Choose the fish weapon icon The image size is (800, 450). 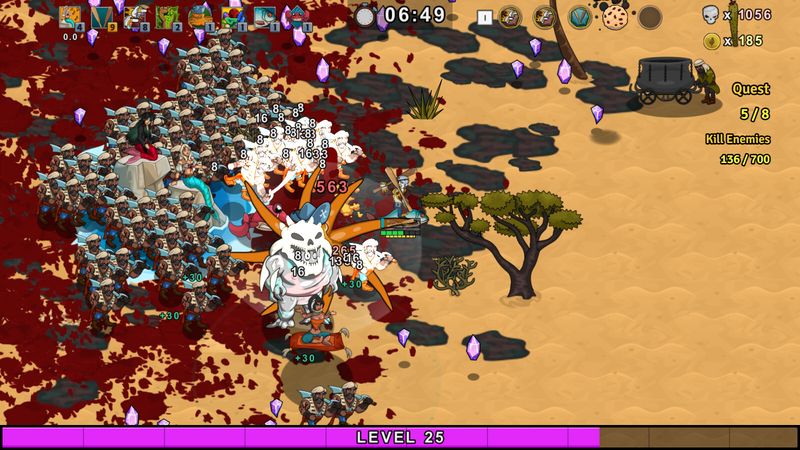tap(265, 17)
